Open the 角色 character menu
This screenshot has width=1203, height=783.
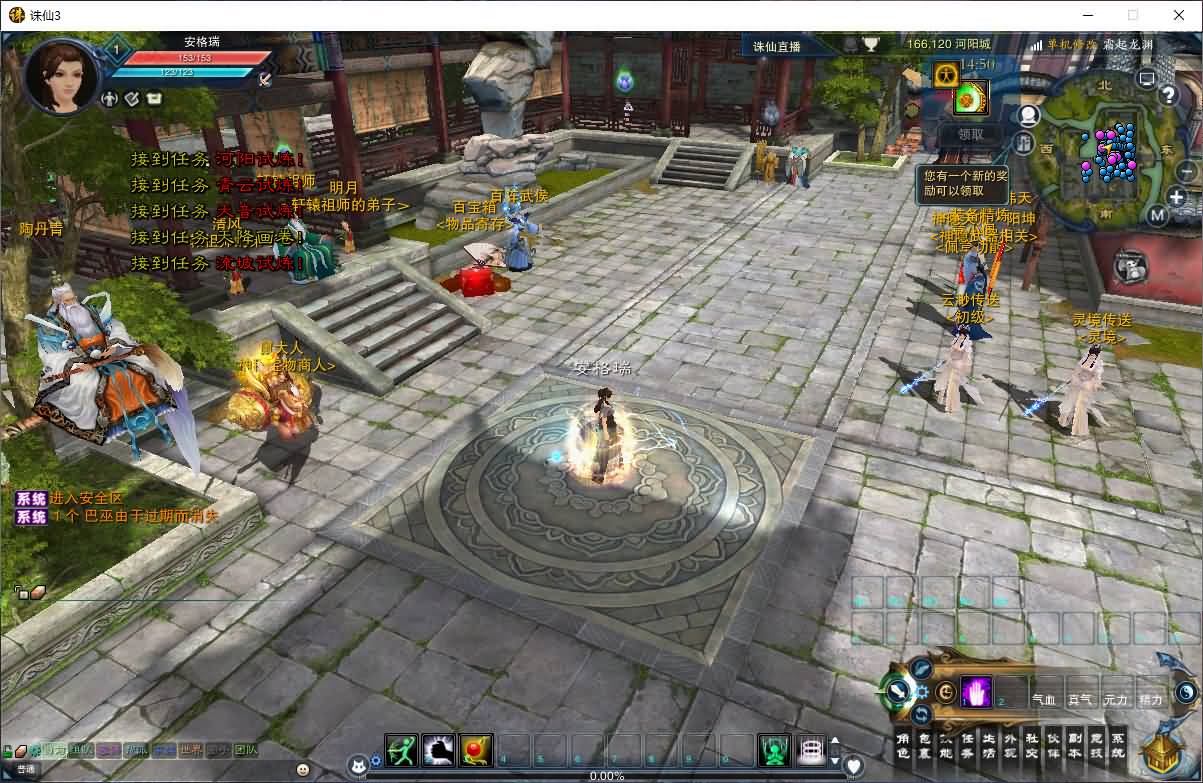[x=903, y=745]
